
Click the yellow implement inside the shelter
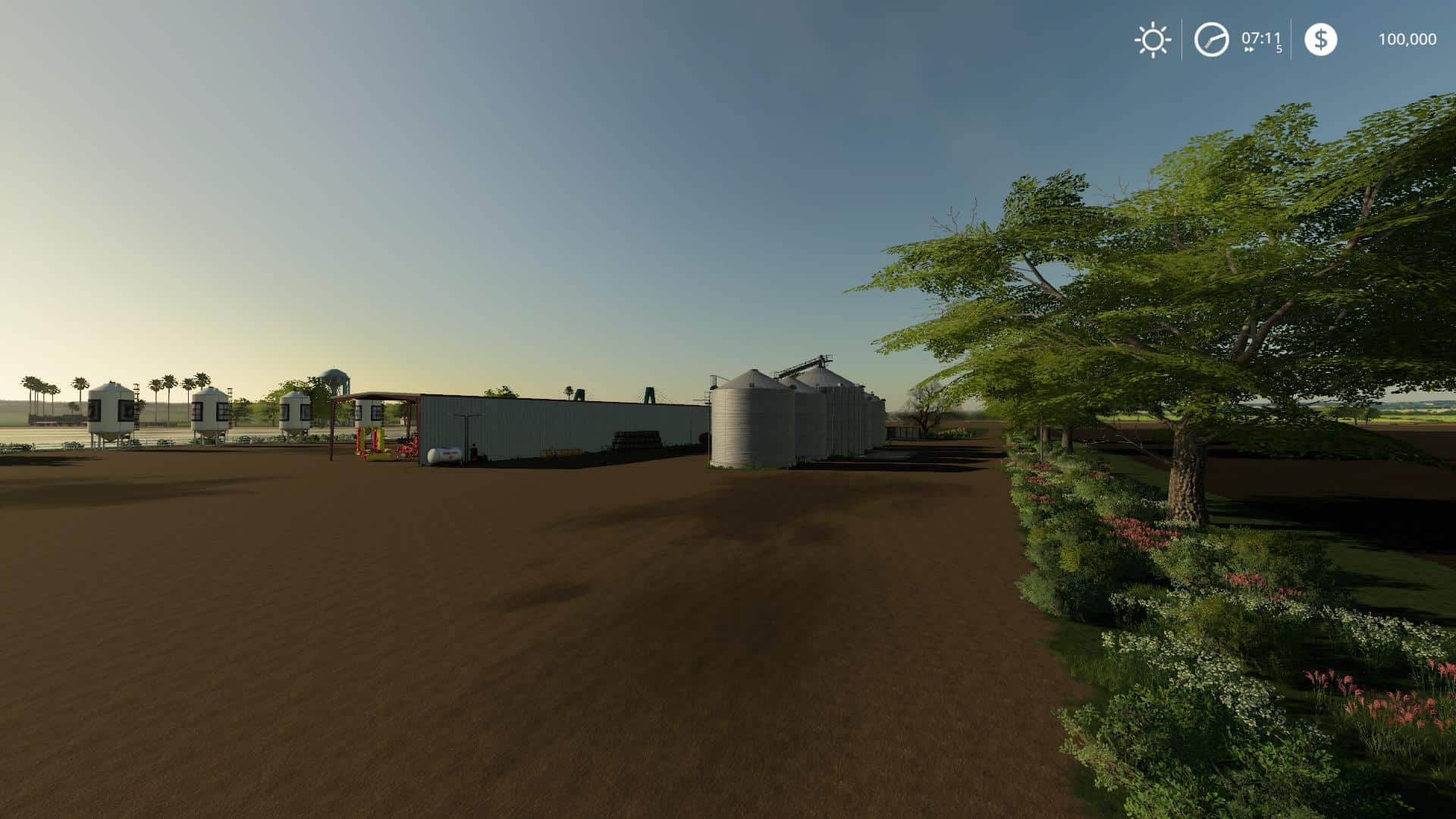click(x=372, y=443)
